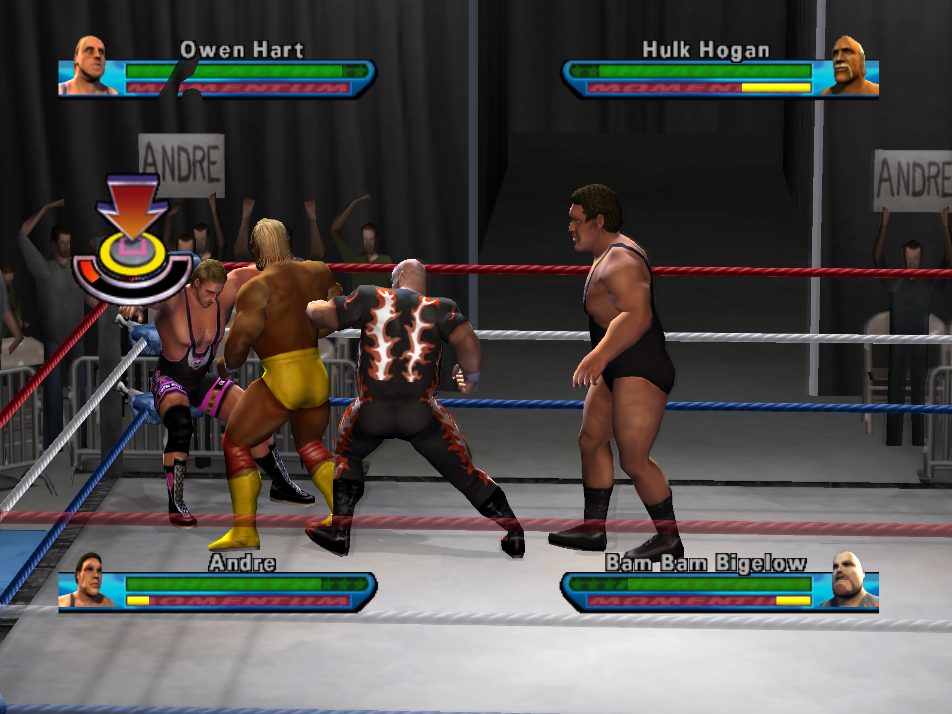Choose Andre's portrait in the HUD
Viewport: 952px width, 714px height.
tap(88, 581)
